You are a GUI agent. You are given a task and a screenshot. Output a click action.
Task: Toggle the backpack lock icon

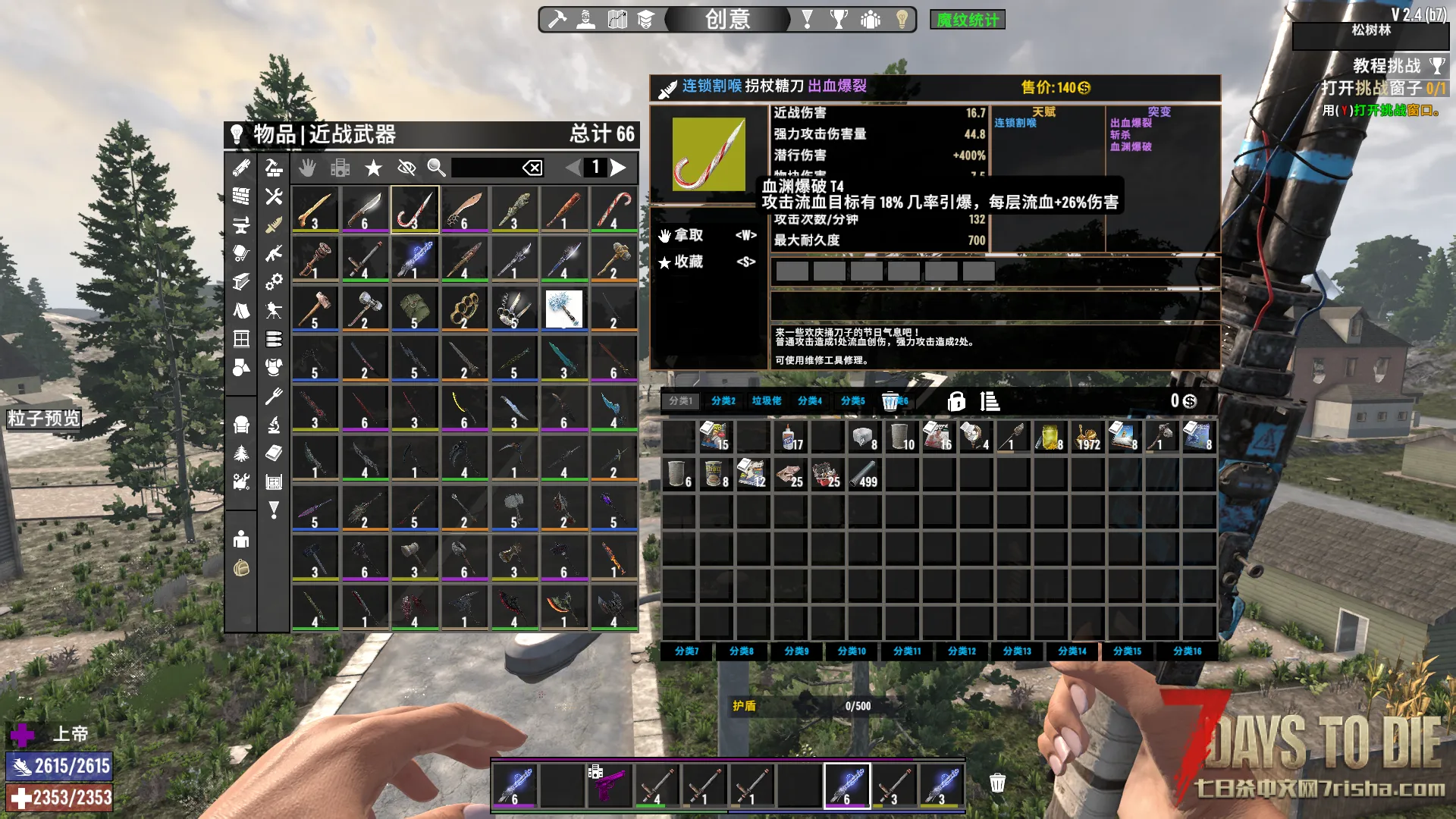[956, 401]
